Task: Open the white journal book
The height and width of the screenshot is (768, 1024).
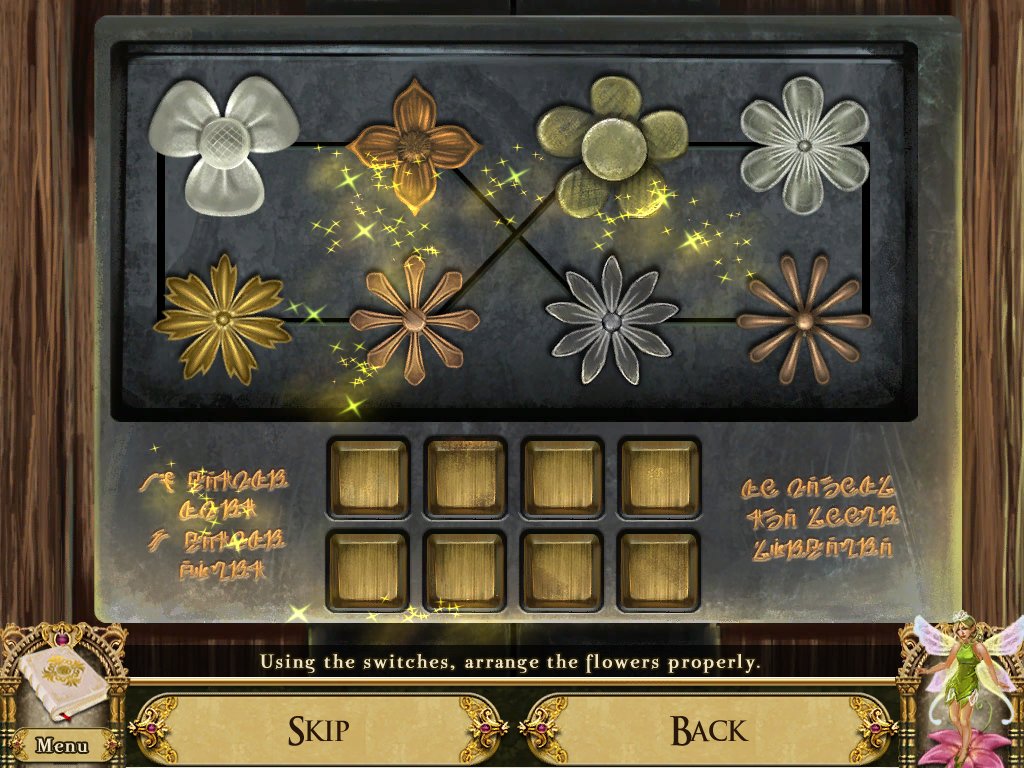Action: coord(62,682)
